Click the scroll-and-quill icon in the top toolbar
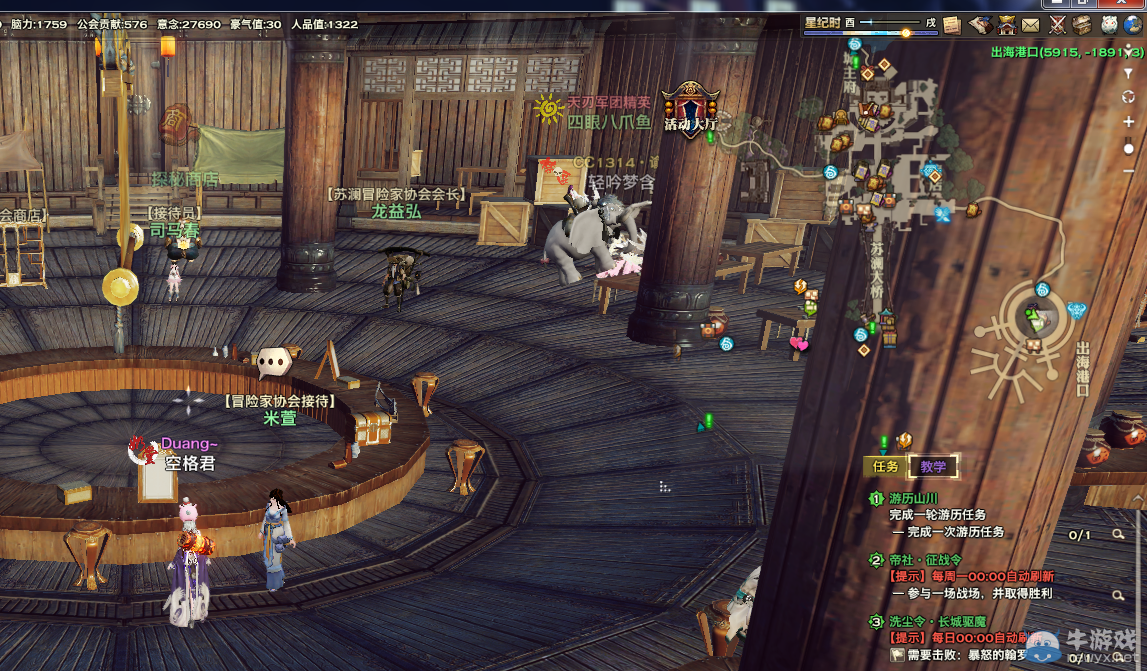The height and width of the screenshot is (671, 1147). (981, 25)
